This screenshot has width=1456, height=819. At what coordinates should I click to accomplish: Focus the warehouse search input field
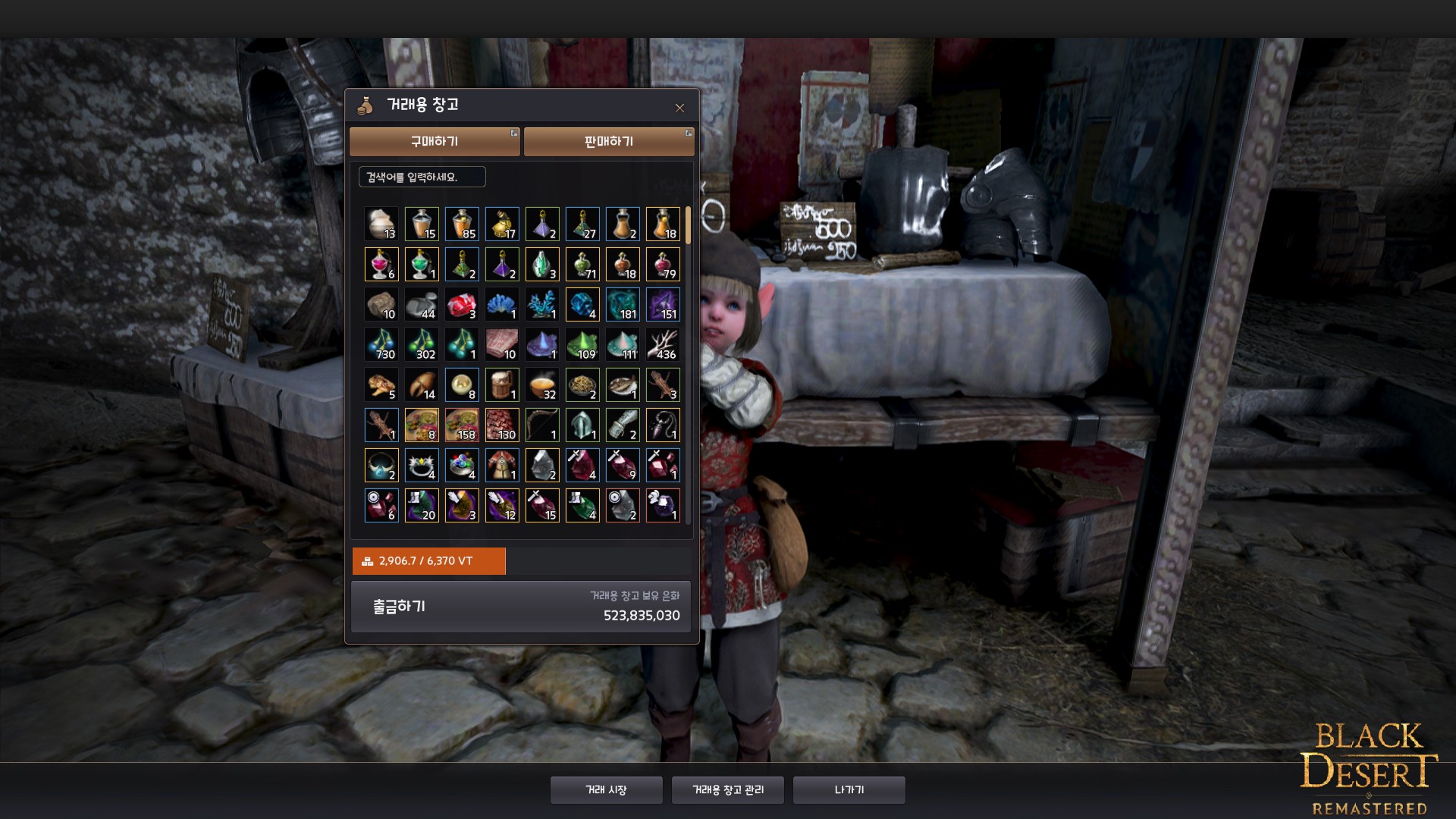422,177
